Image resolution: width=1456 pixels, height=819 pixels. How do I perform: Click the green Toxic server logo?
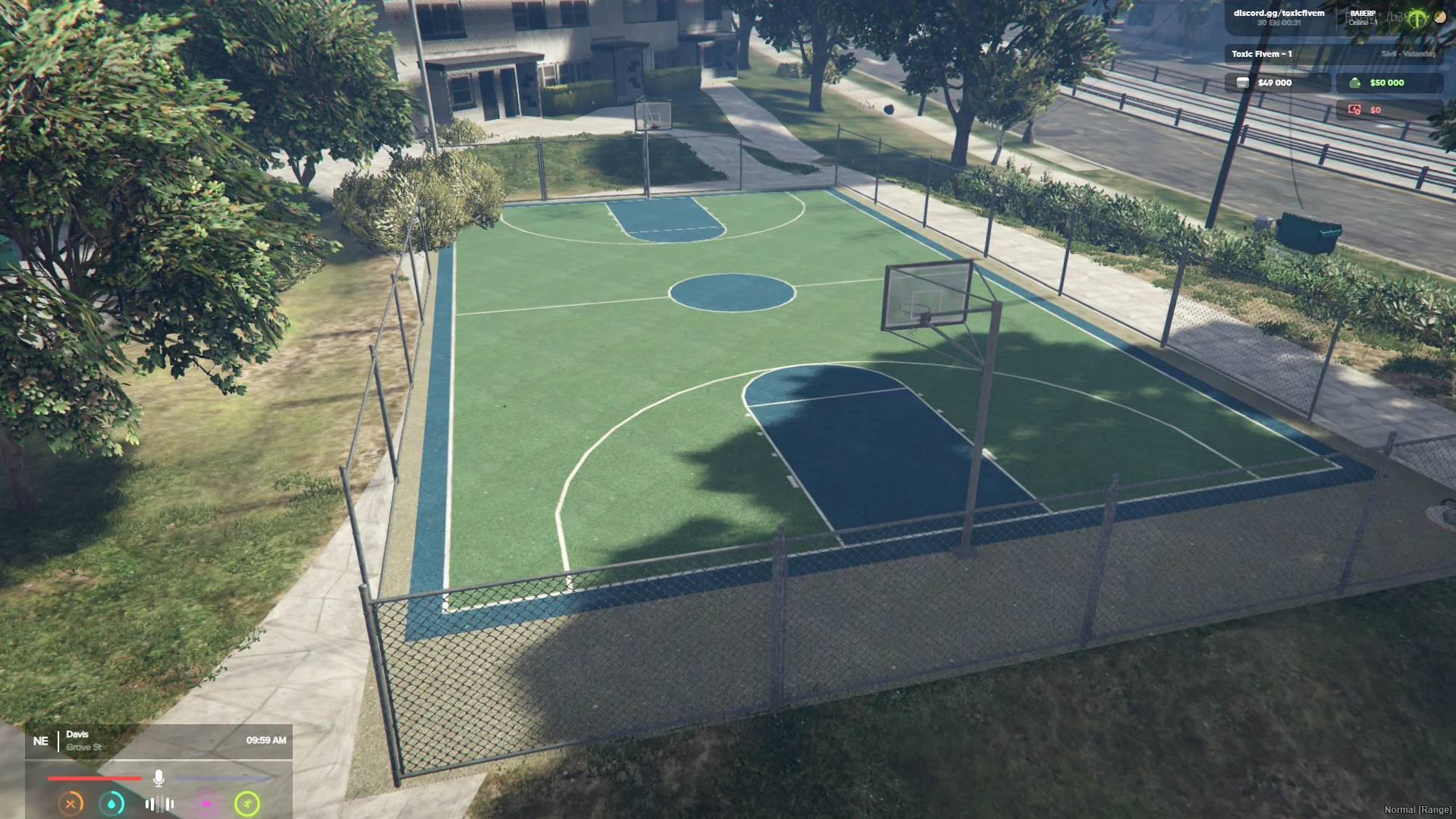point(1417,19)
